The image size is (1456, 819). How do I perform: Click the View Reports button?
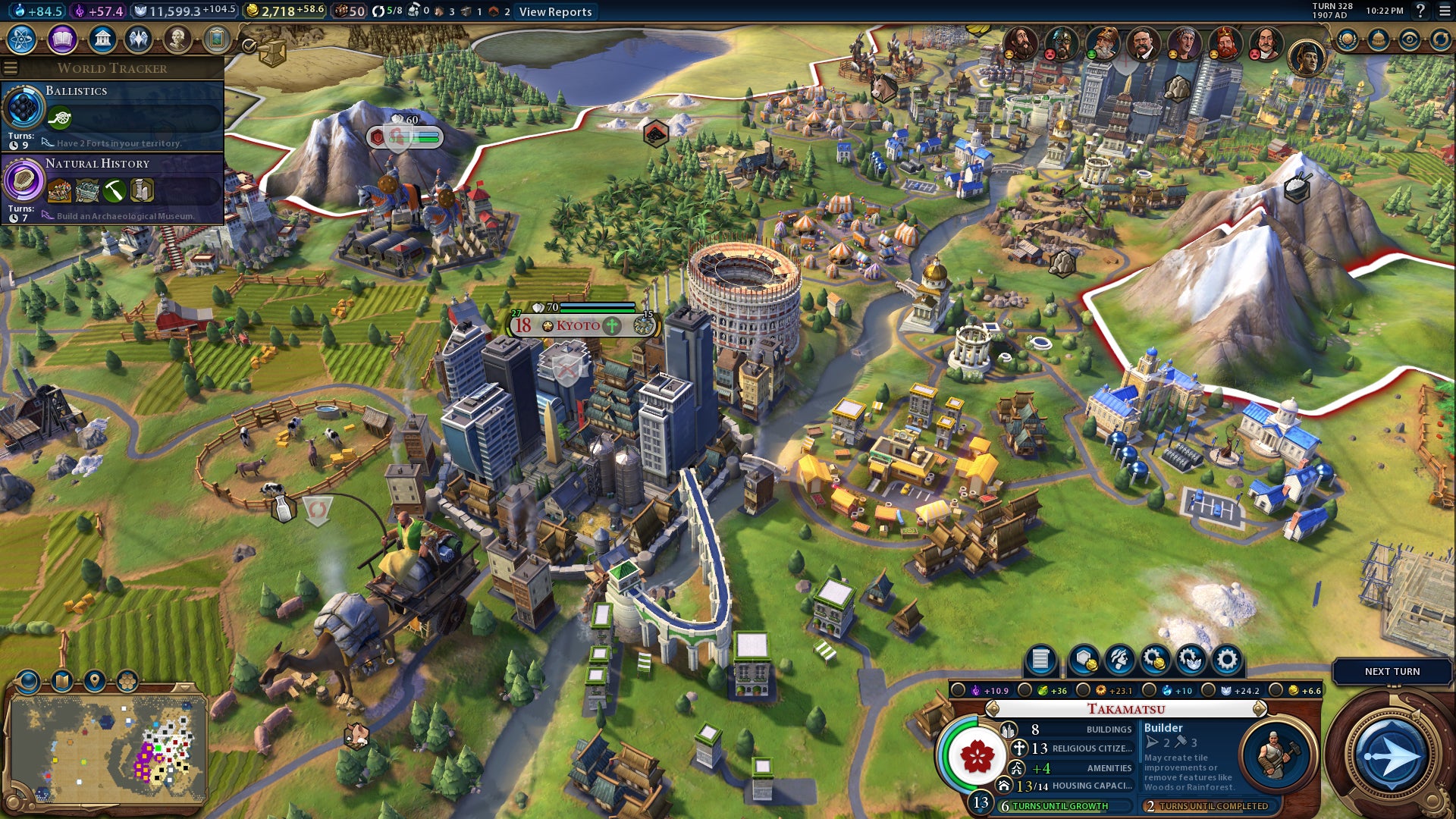[x=555, y=11]
